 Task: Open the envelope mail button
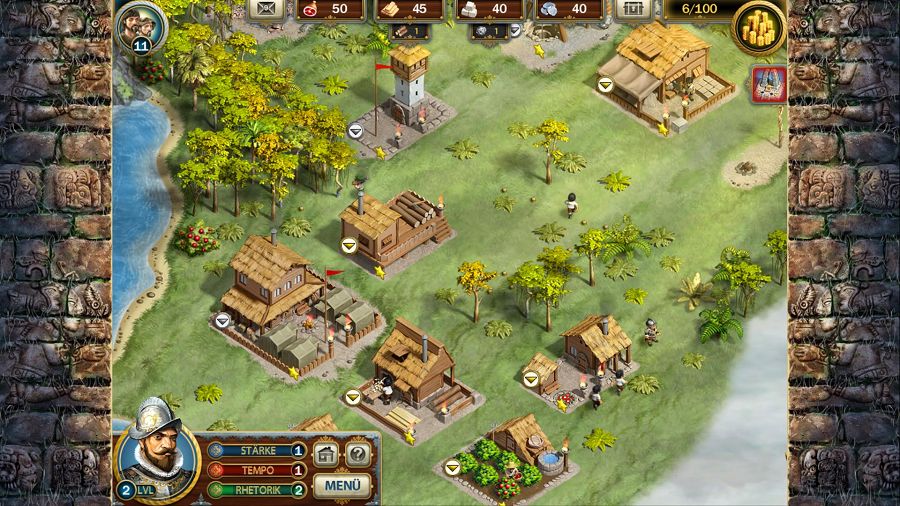[x=265, y=9]
